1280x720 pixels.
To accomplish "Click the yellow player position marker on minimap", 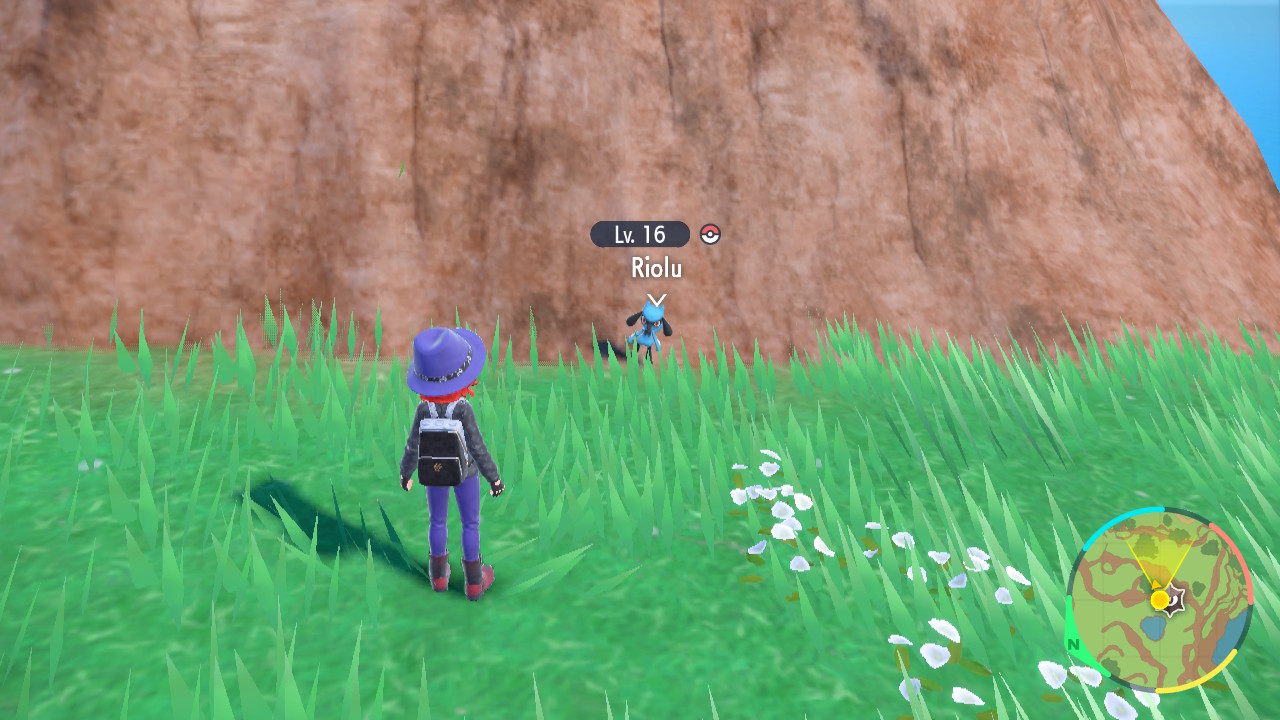I will pos(1159,599).
